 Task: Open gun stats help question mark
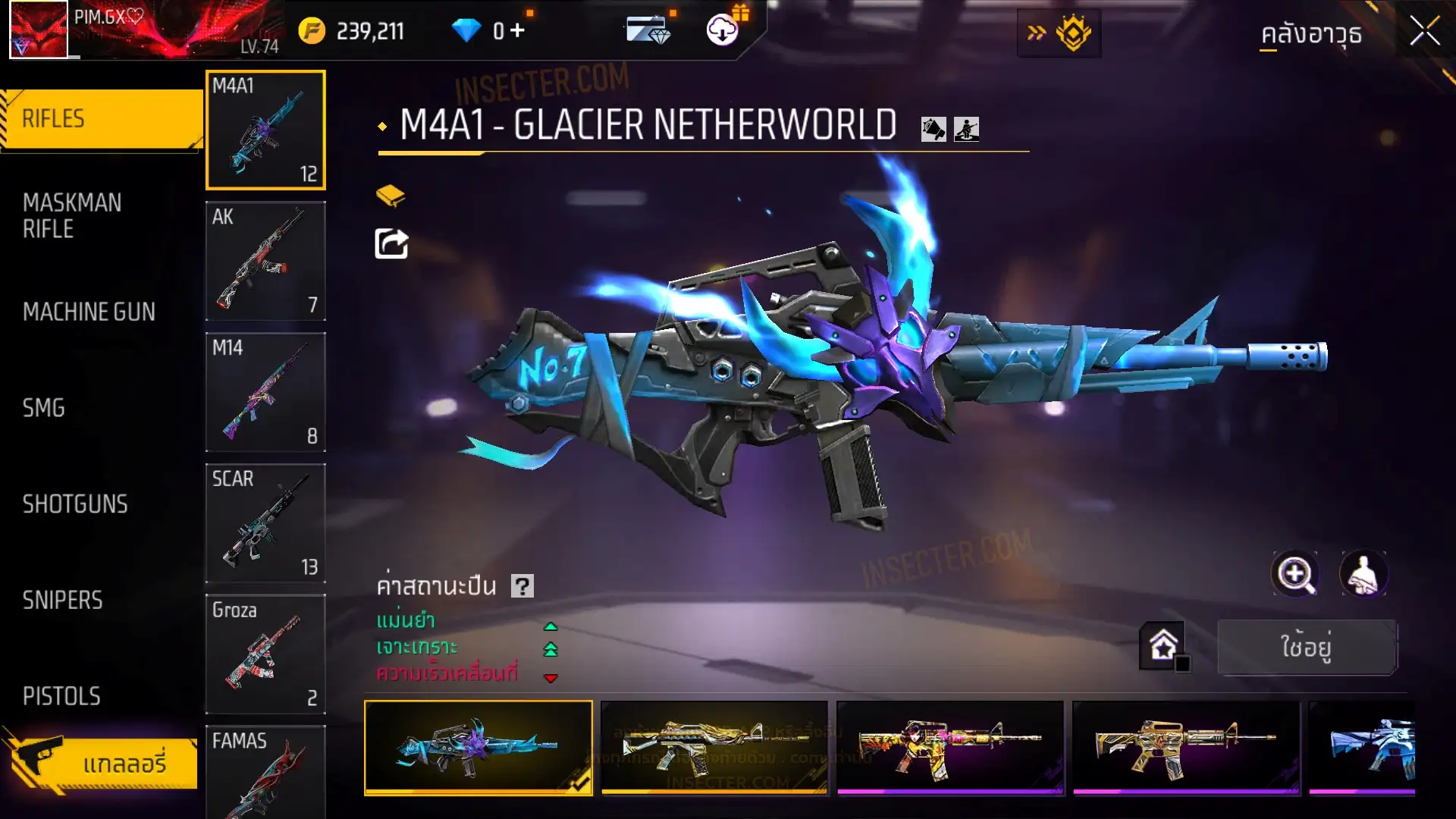point(522,586)
